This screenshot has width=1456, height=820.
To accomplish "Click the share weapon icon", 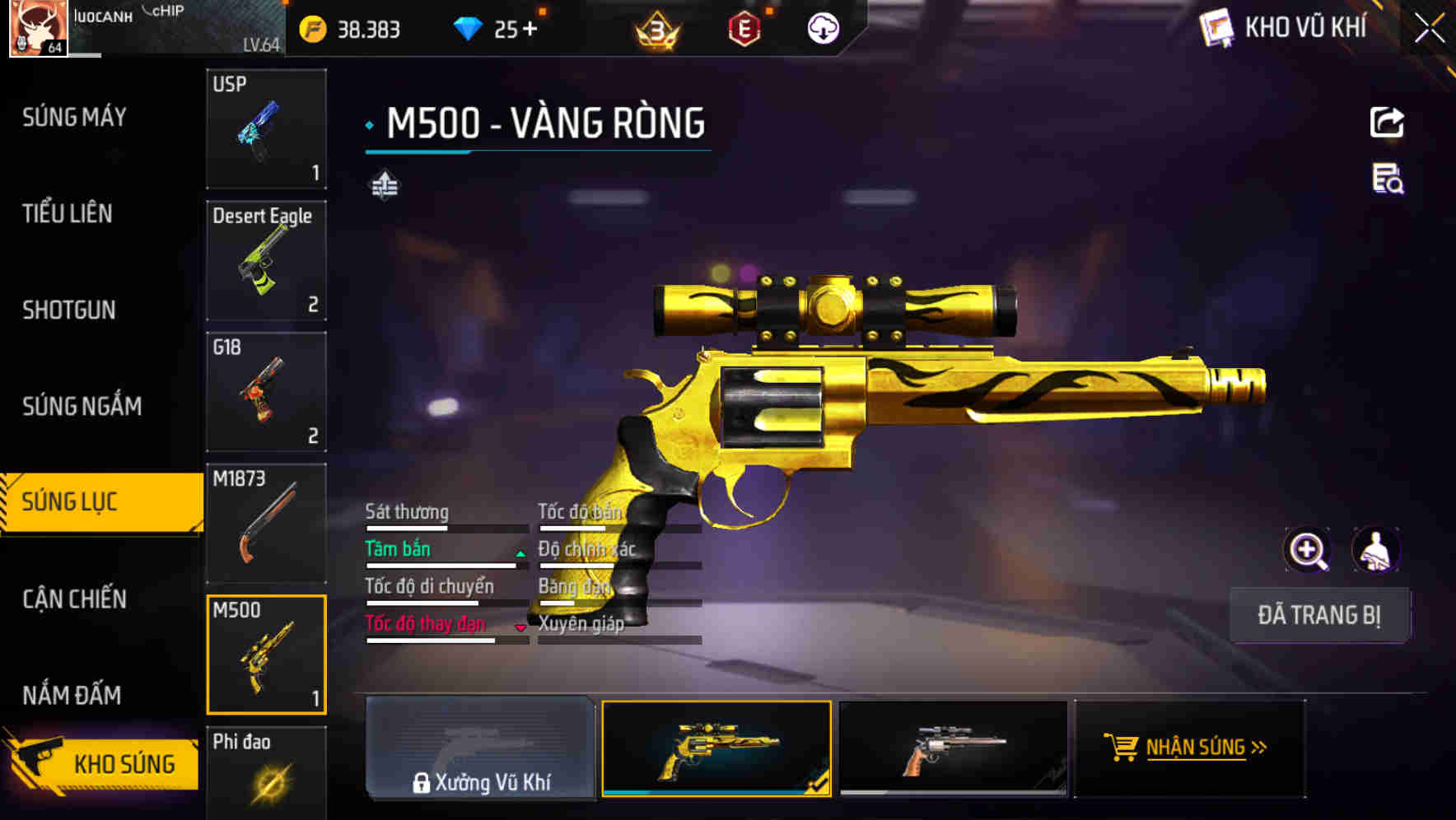I will [x=1388, y=122].
